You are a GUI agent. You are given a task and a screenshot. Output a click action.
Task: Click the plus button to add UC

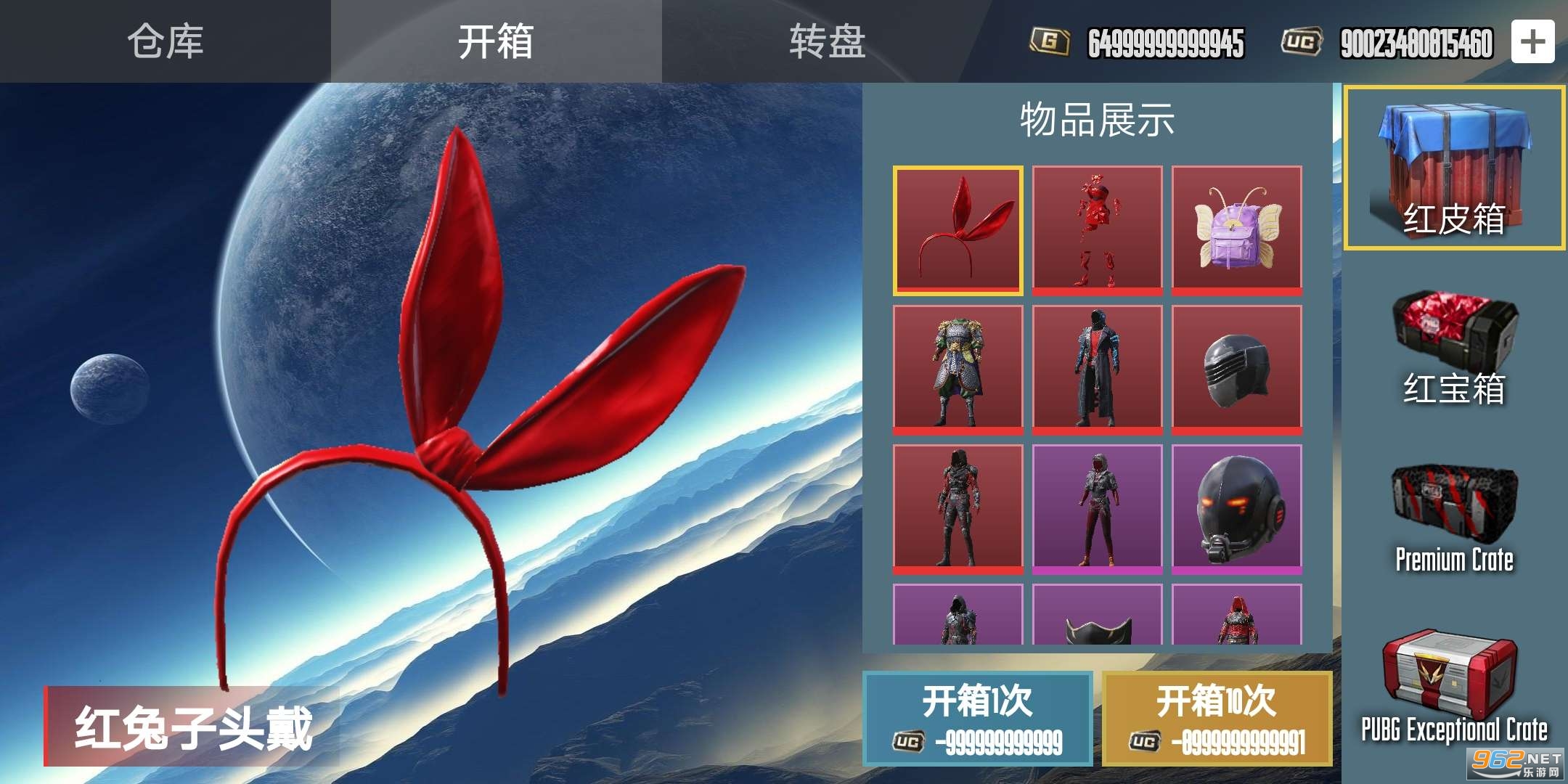click(x=1532, y=42)
